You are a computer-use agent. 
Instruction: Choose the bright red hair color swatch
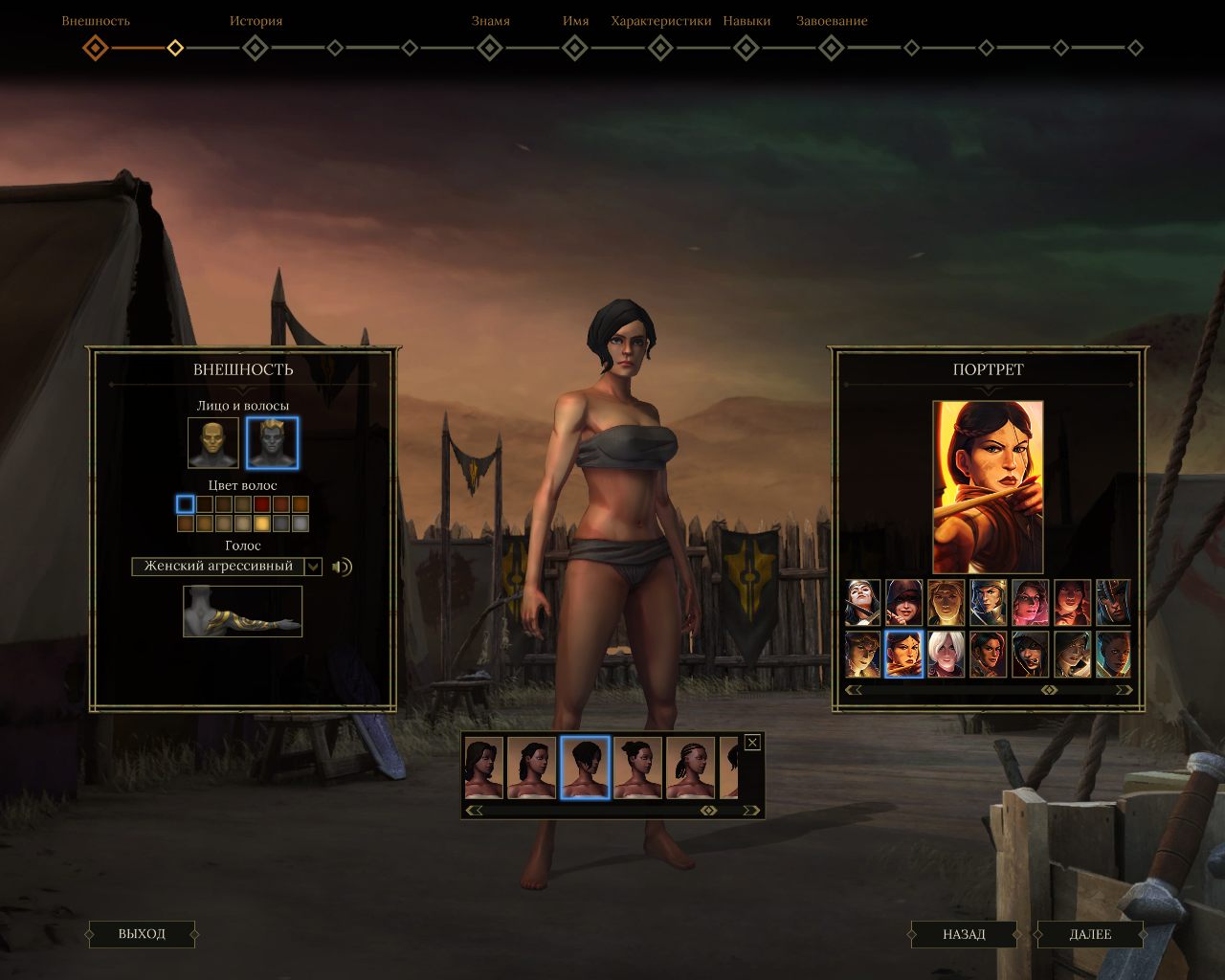(x=262, y=504)
